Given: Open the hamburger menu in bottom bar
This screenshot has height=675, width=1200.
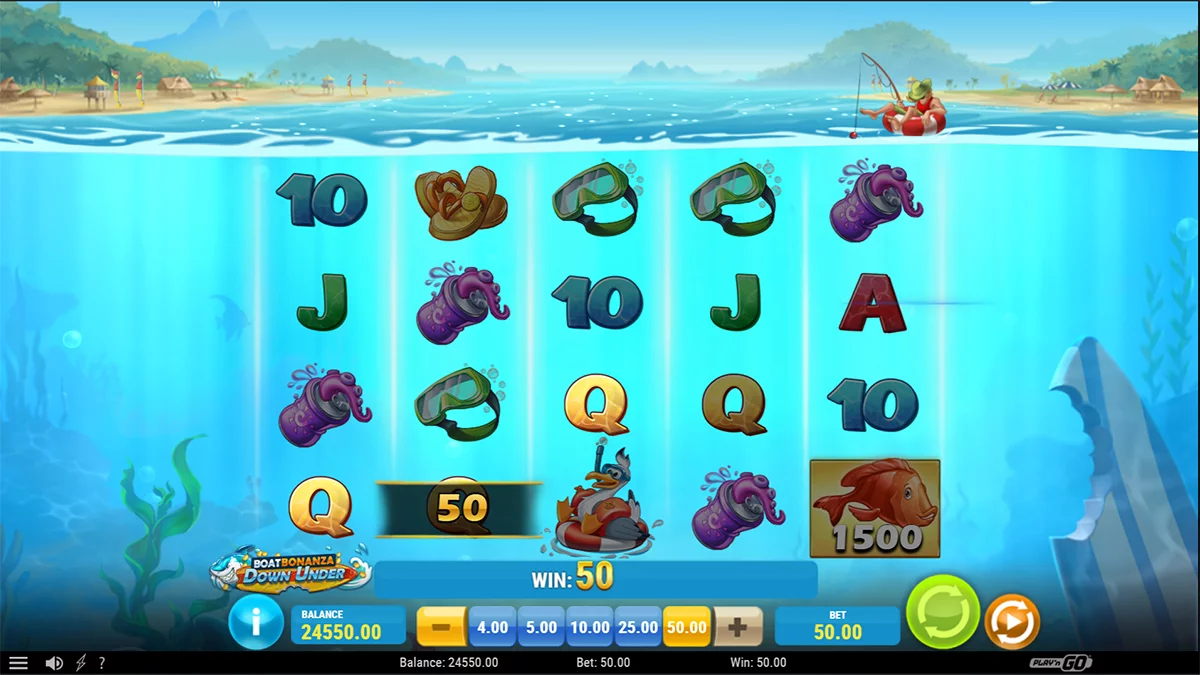Looking at the screenshot, I should coord(18,663).
